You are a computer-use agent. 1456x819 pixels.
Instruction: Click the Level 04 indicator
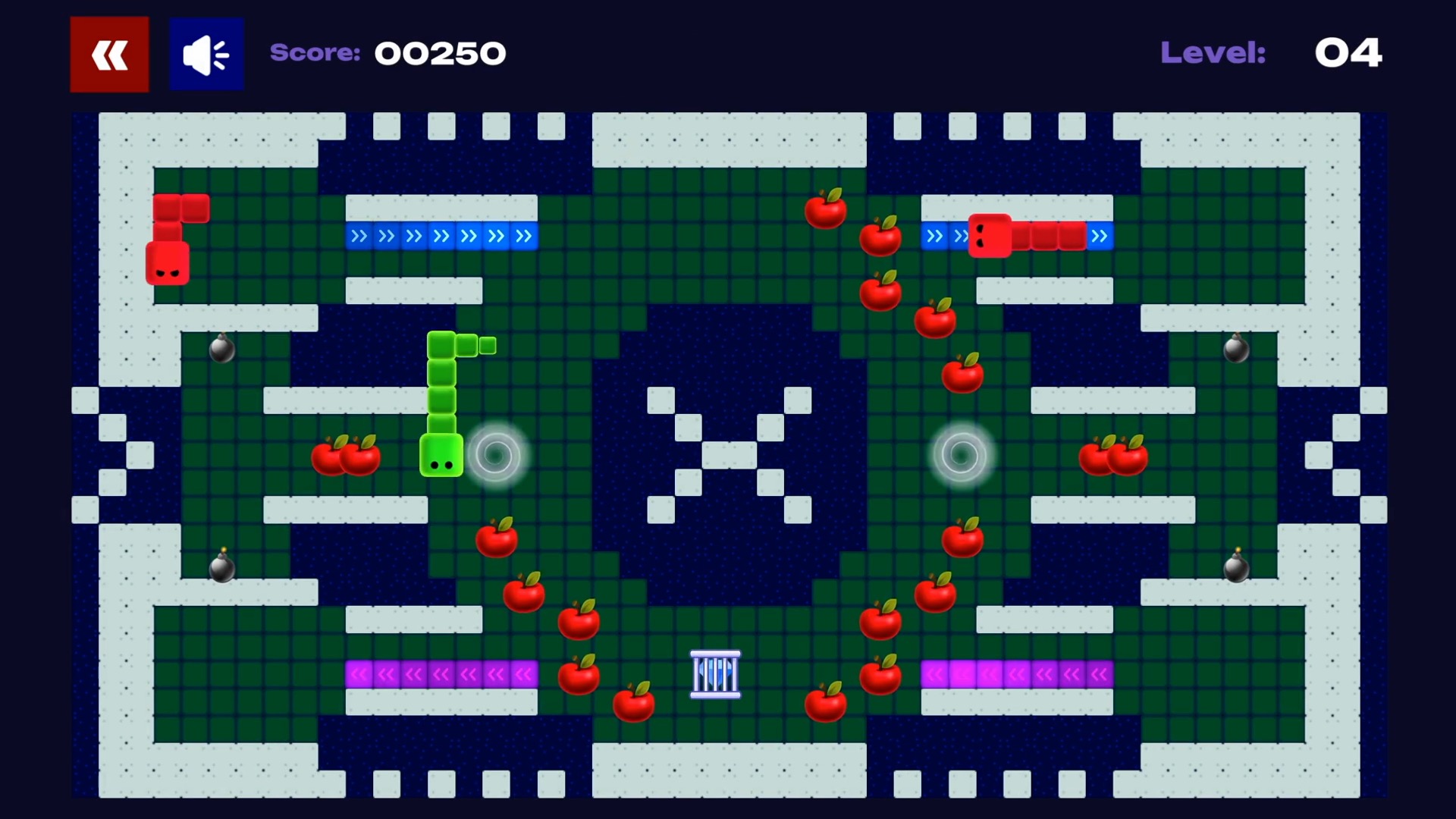[x=1349, y=53]
